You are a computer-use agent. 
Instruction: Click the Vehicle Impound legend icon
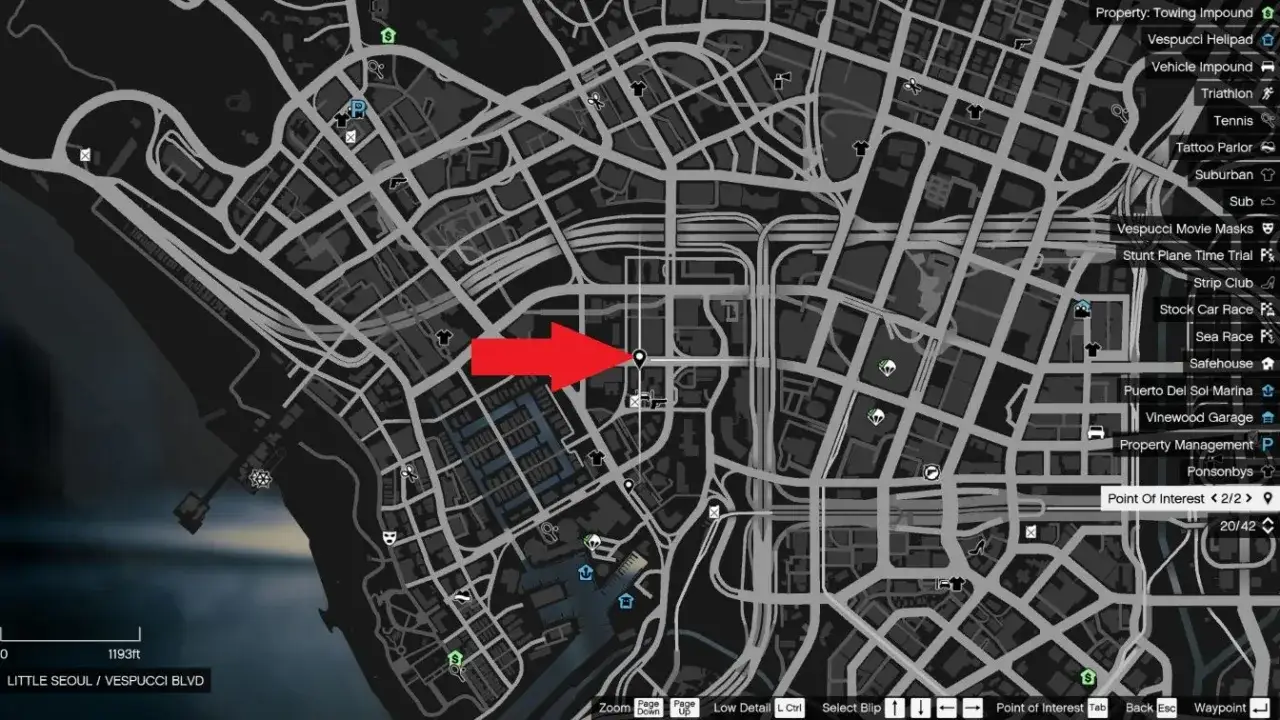tap(1267, 66)
